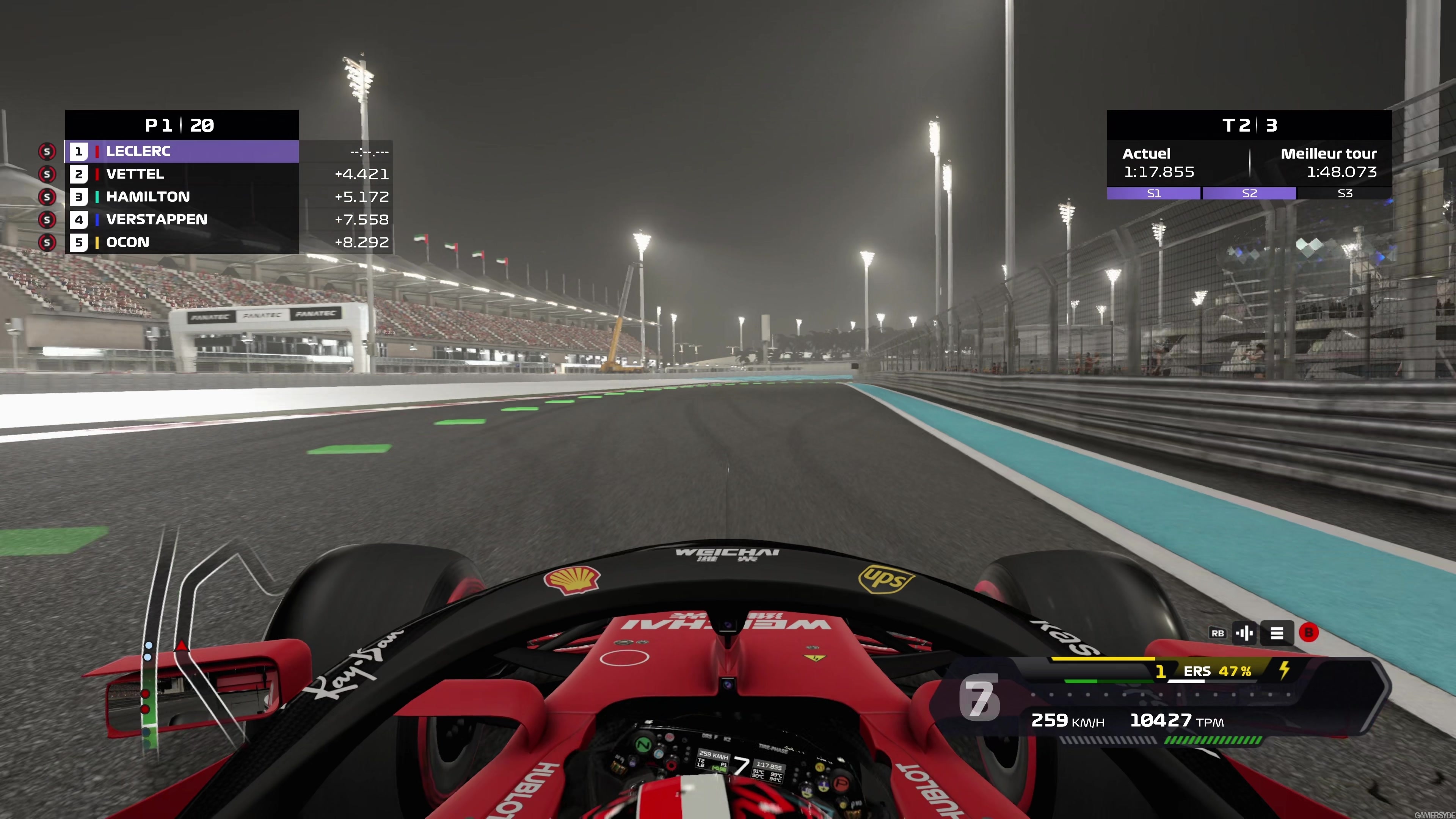Click the RB button prompt icon

click(1218, 633)
